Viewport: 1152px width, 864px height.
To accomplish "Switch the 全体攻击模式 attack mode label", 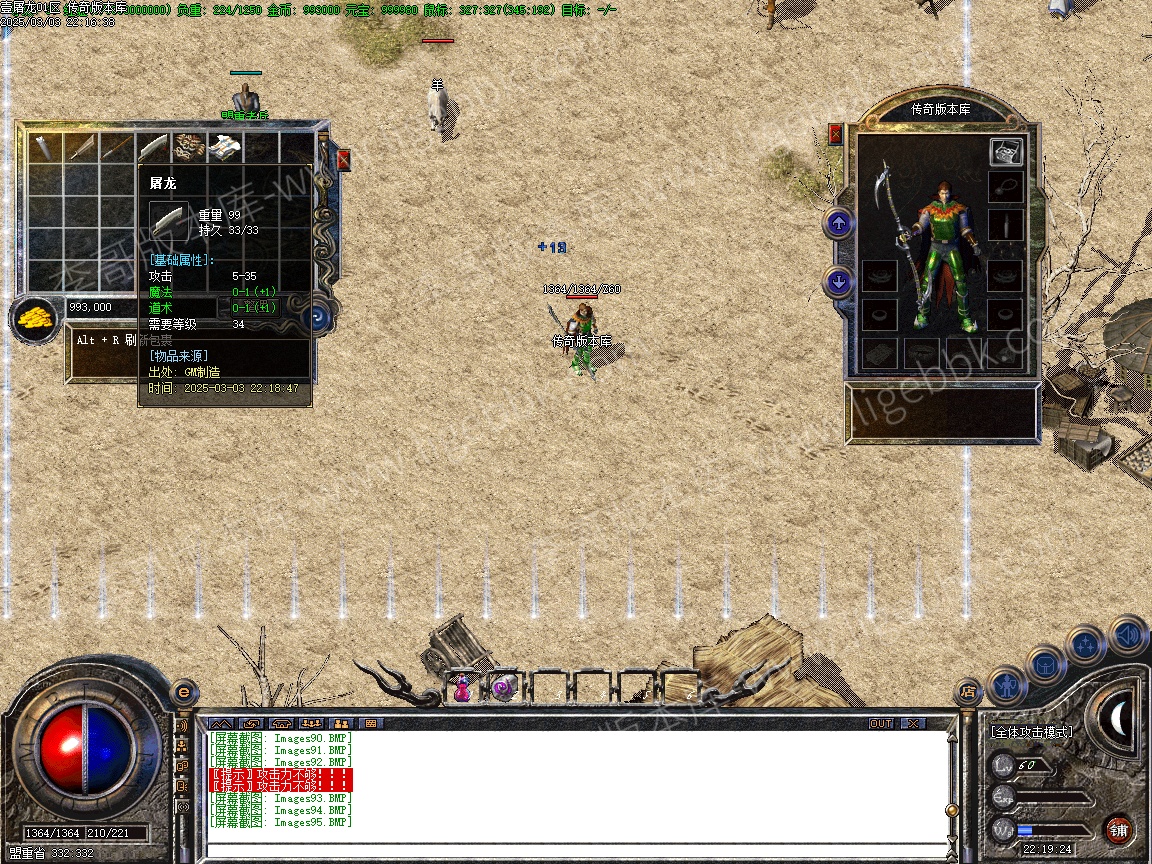I will point(1031,732).
